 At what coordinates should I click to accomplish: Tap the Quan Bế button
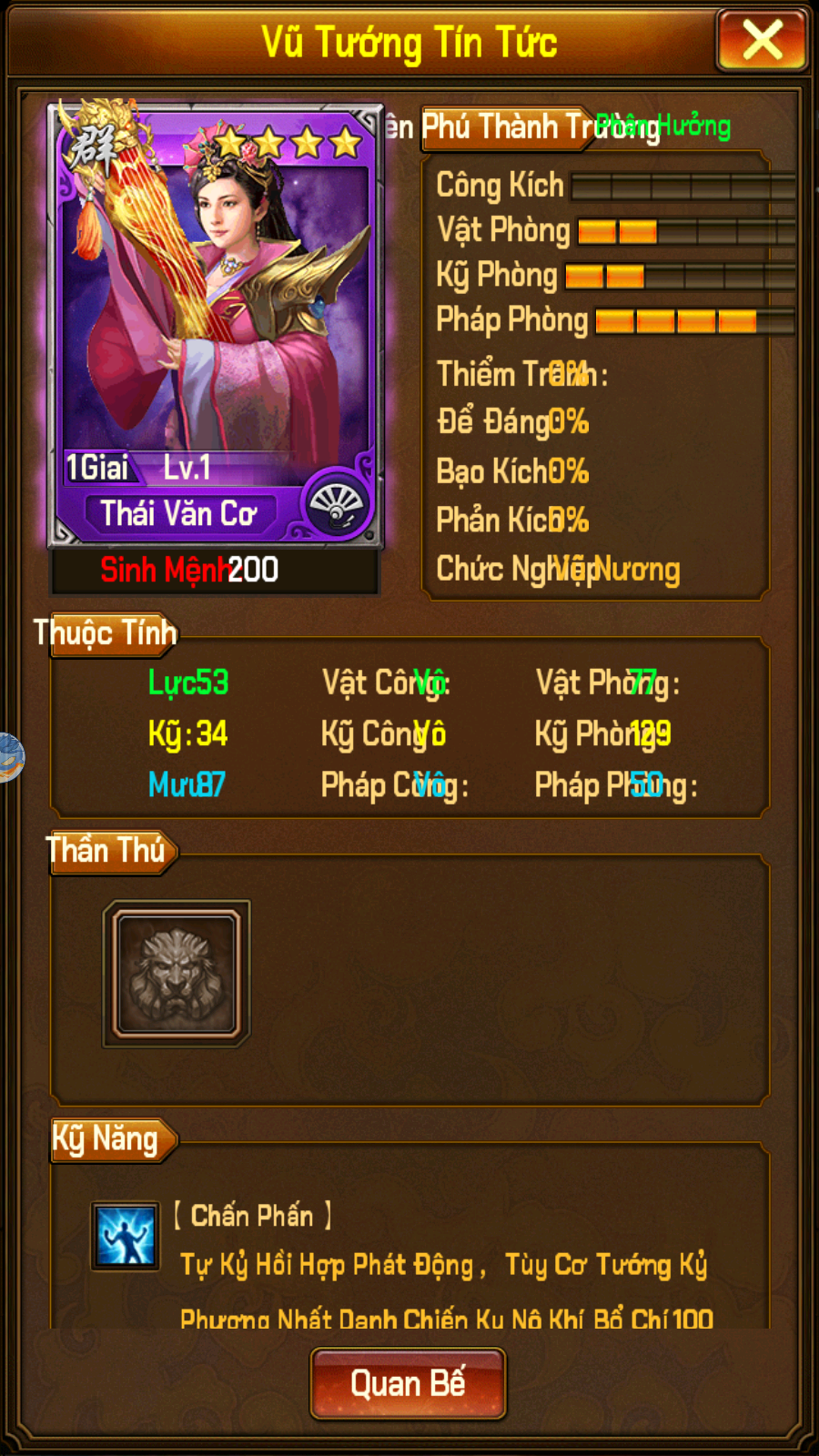(408, 1384)
